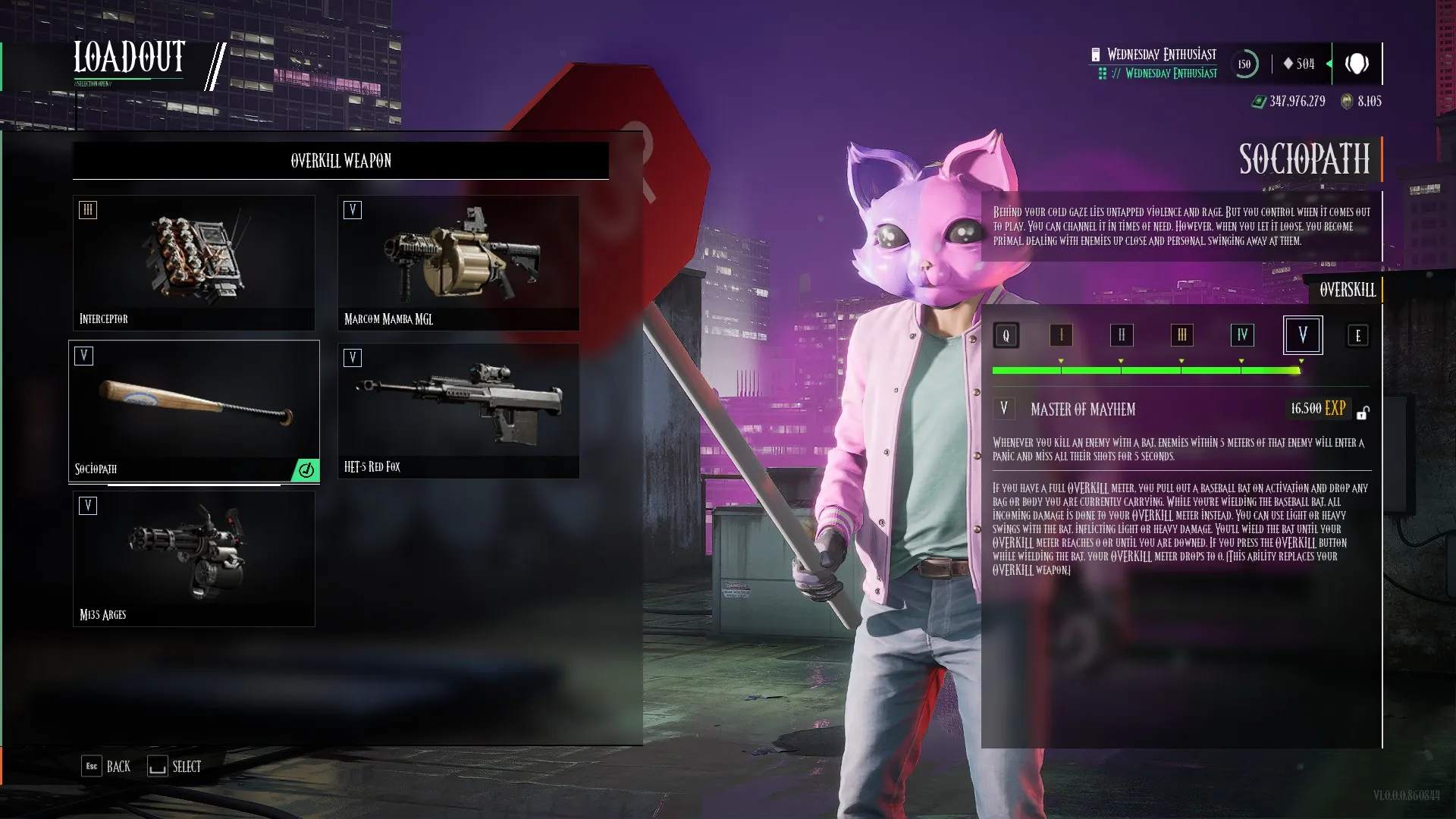Switch to Overskill tier II
Image resolution: width=1456 pixels, height=819 pixels.
coord(1121,335)
